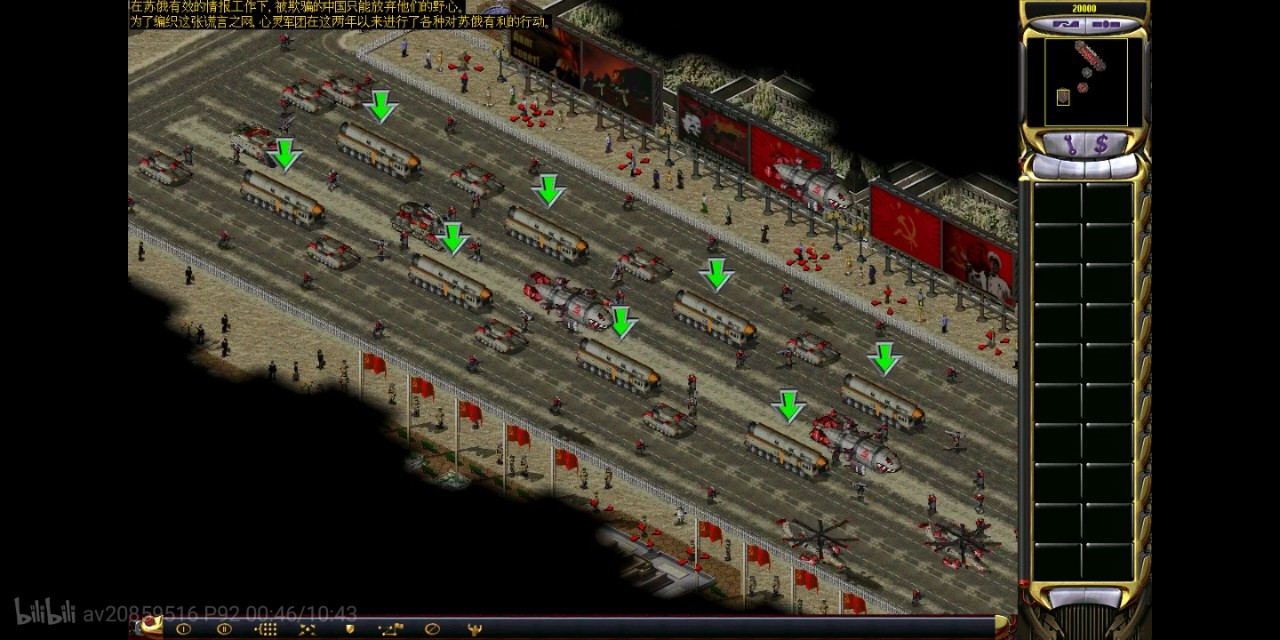Click the deploy arrows command icon
1280x640 pixels.
(307, 629)
